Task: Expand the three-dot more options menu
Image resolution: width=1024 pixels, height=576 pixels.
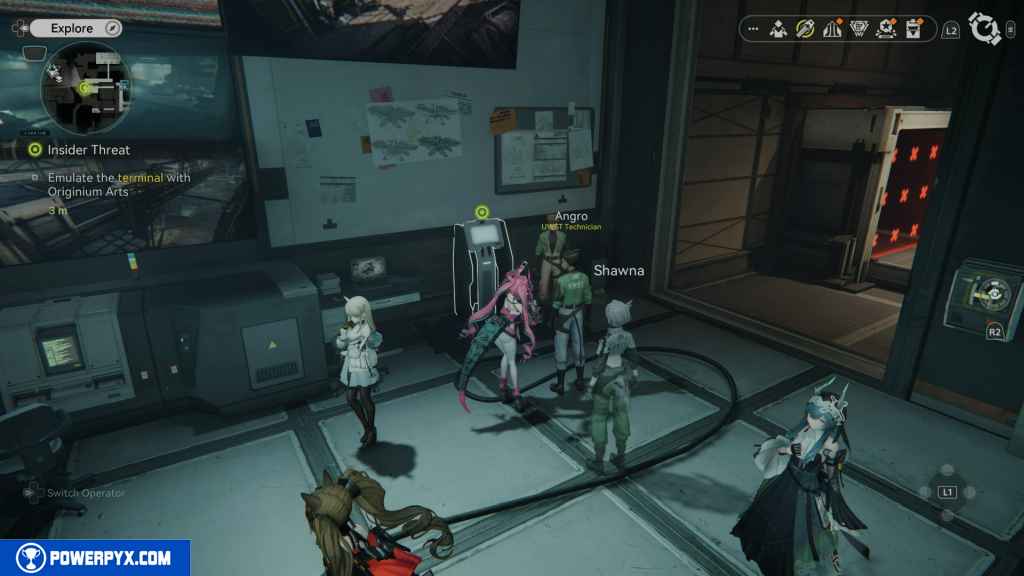Action: (x=753, y=30)
